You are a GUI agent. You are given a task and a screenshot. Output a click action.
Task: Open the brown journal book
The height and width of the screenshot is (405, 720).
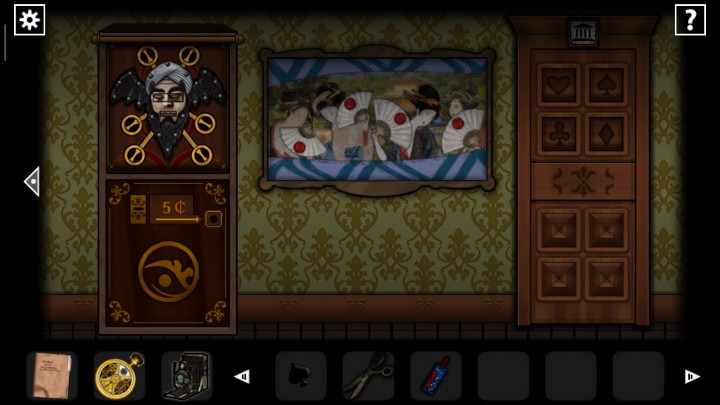[x=50, y=376]
